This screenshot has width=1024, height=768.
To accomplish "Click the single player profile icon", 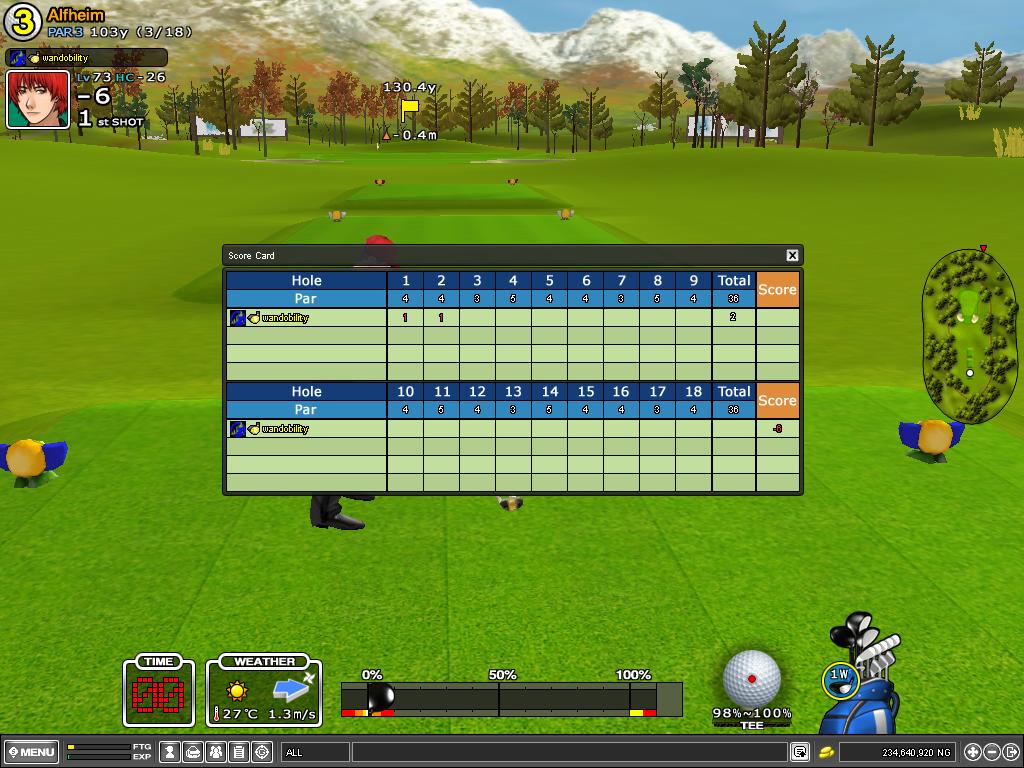I will [x=171, y=752].
